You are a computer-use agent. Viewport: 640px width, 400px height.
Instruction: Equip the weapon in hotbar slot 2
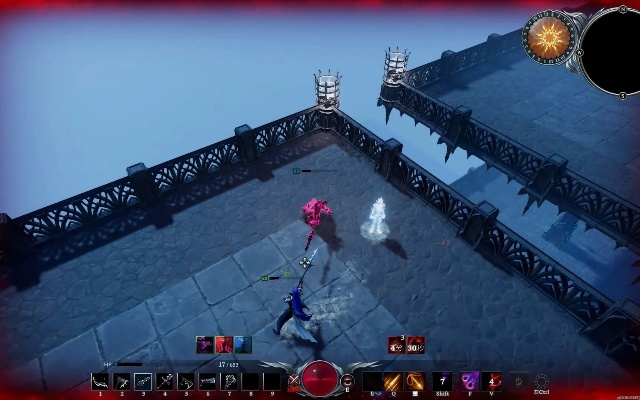122,381
